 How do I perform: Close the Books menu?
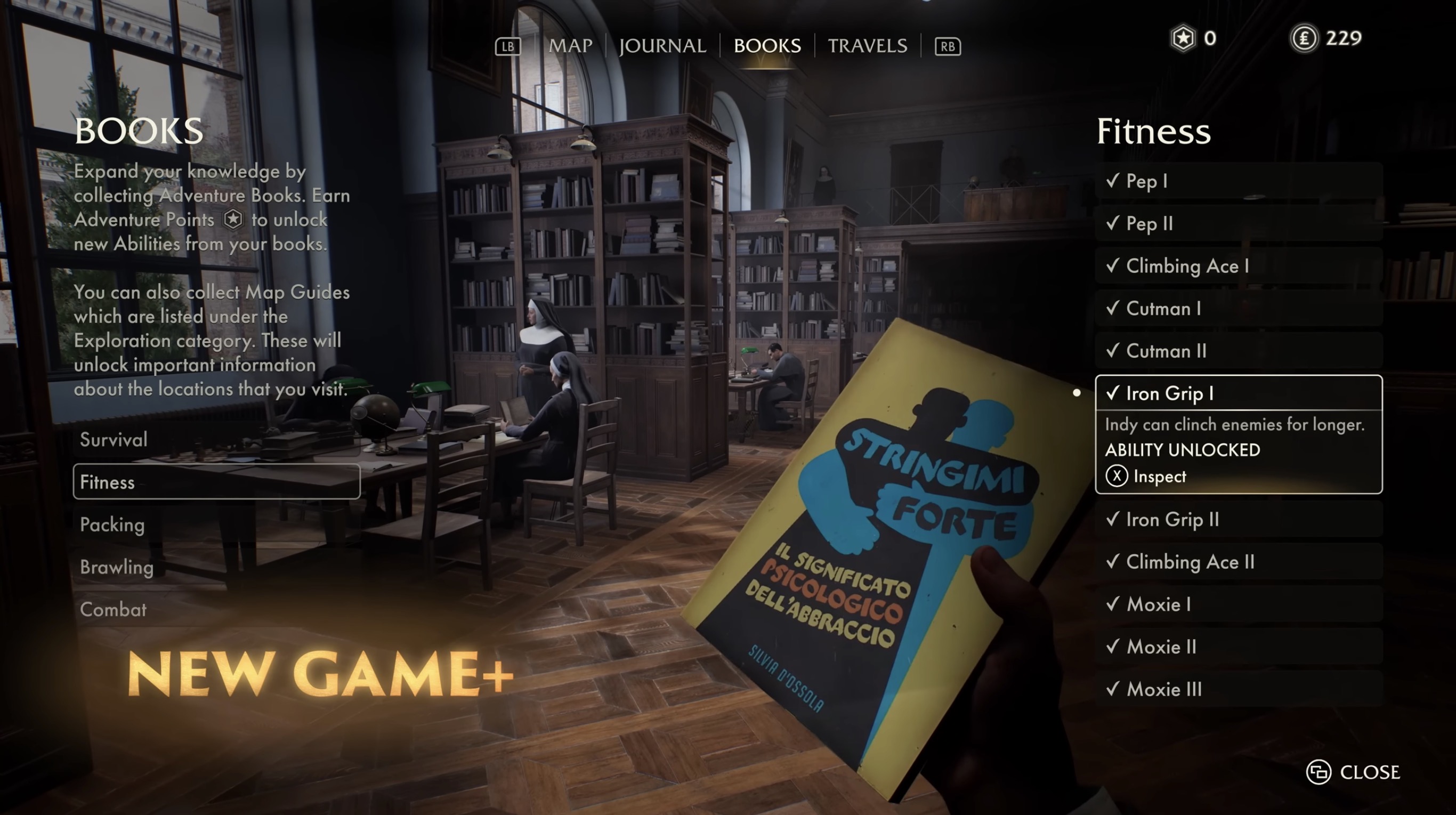coord(1353,771)
